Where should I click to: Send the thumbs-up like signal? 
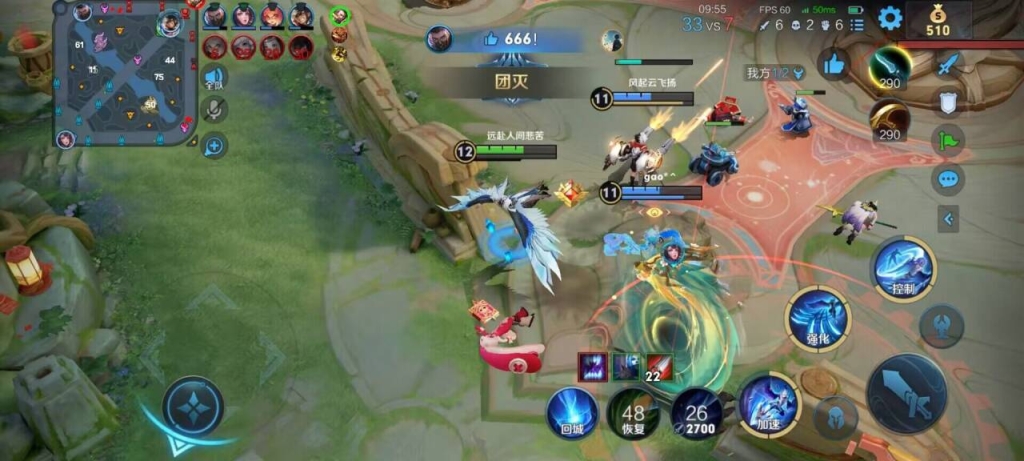tap(832, 65)
